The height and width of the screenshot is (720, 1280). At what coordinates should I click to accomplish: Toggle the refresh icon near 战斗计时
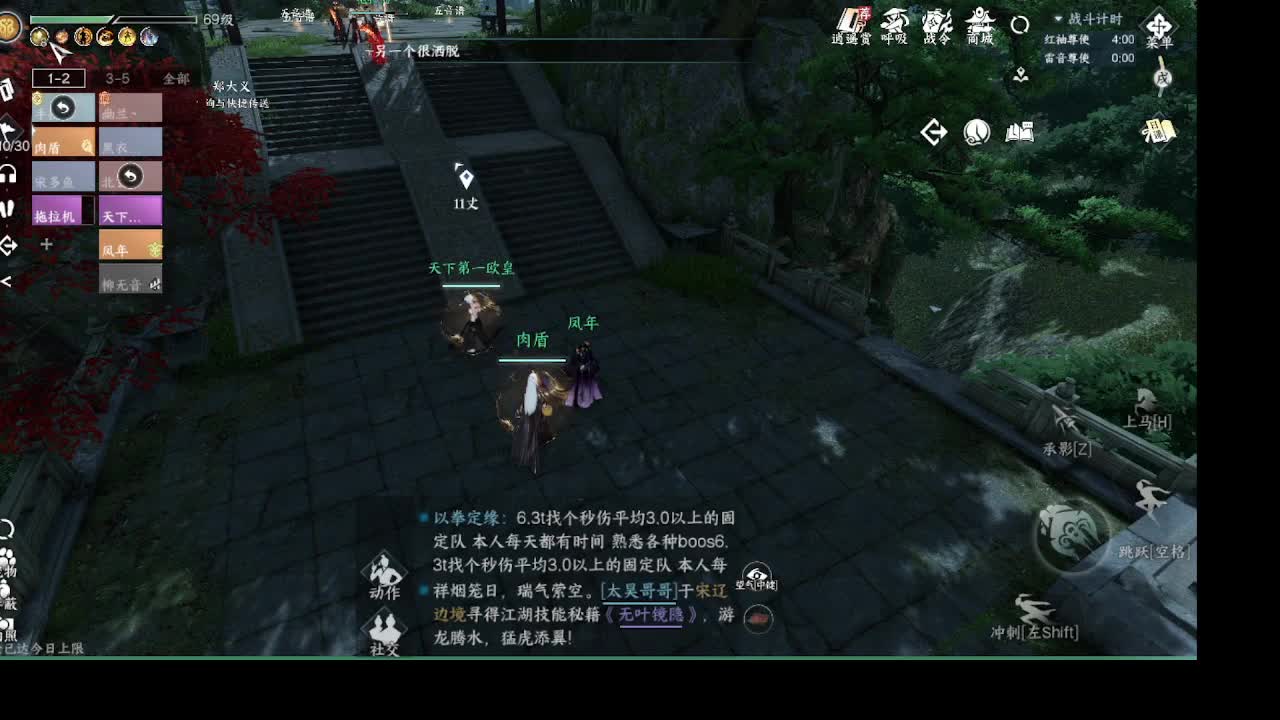point(1018,25)
